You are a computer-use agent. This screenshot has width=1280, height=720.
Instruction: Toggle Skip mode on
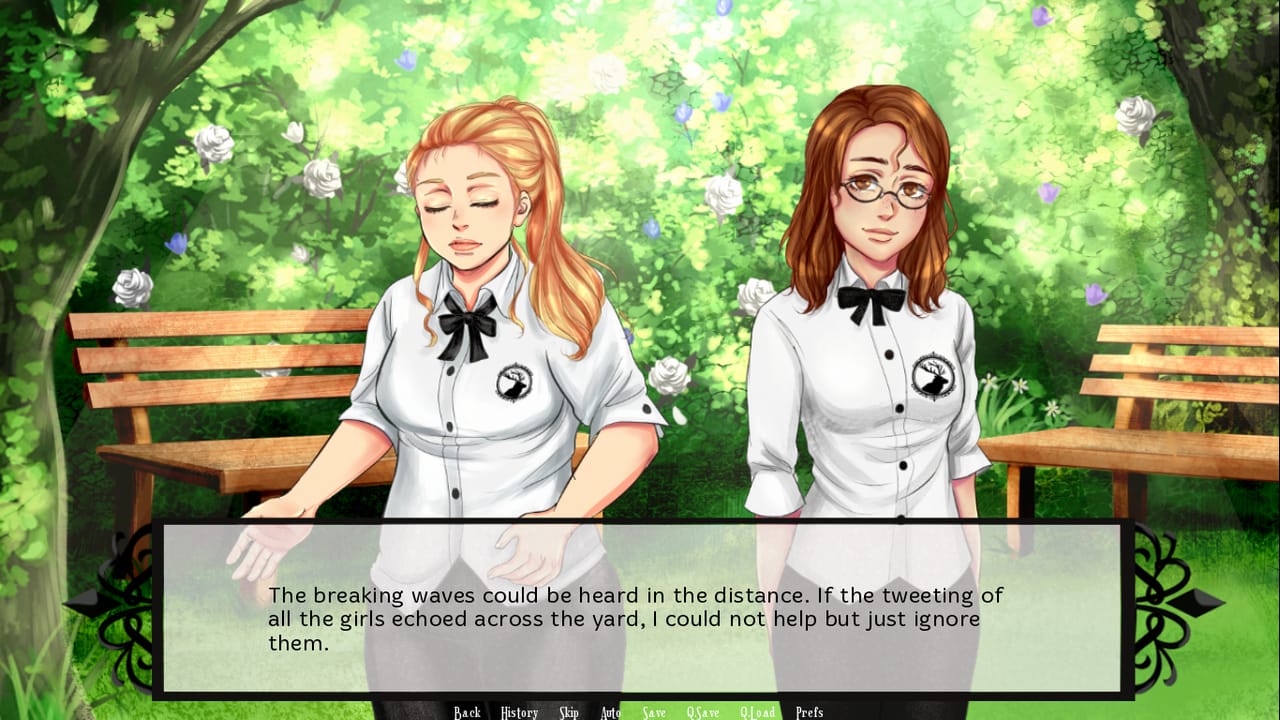(569, 712)
